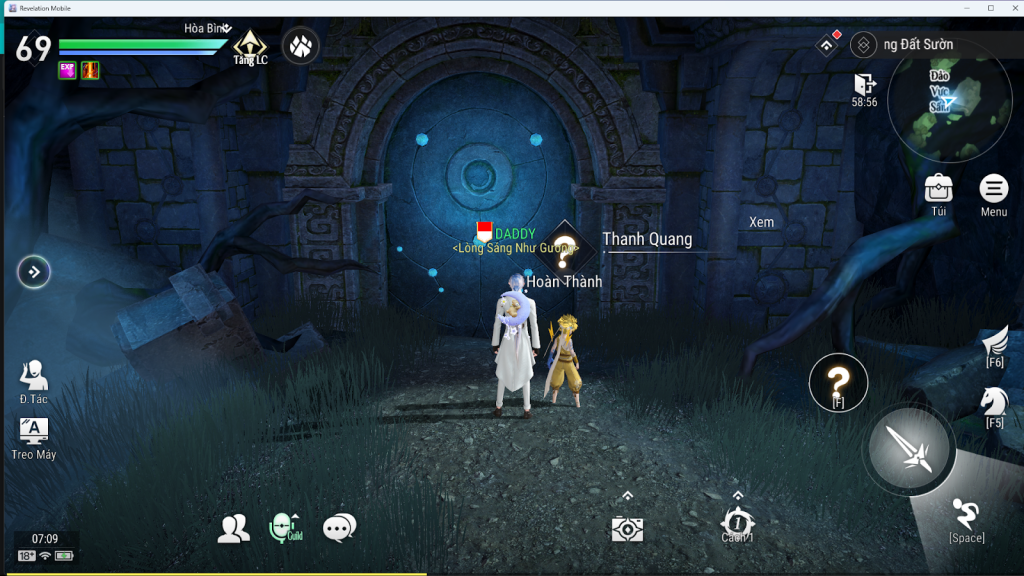Activate the wing flight ability

[x=994, y=343]
